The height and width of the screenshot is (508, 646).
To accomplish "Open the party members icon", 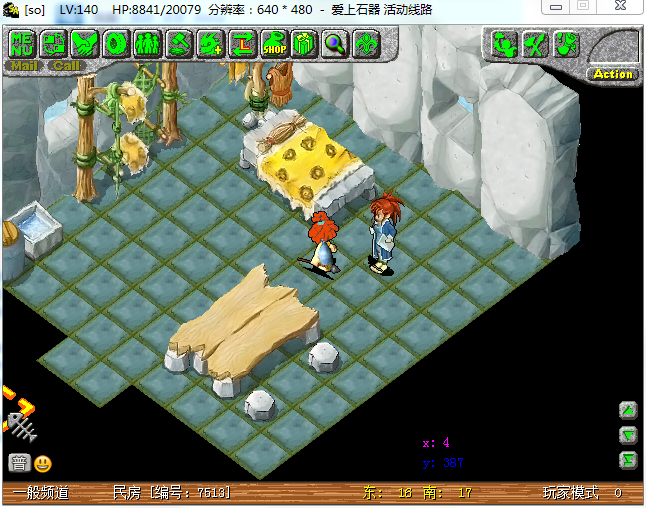I will (x=147, y=44).
